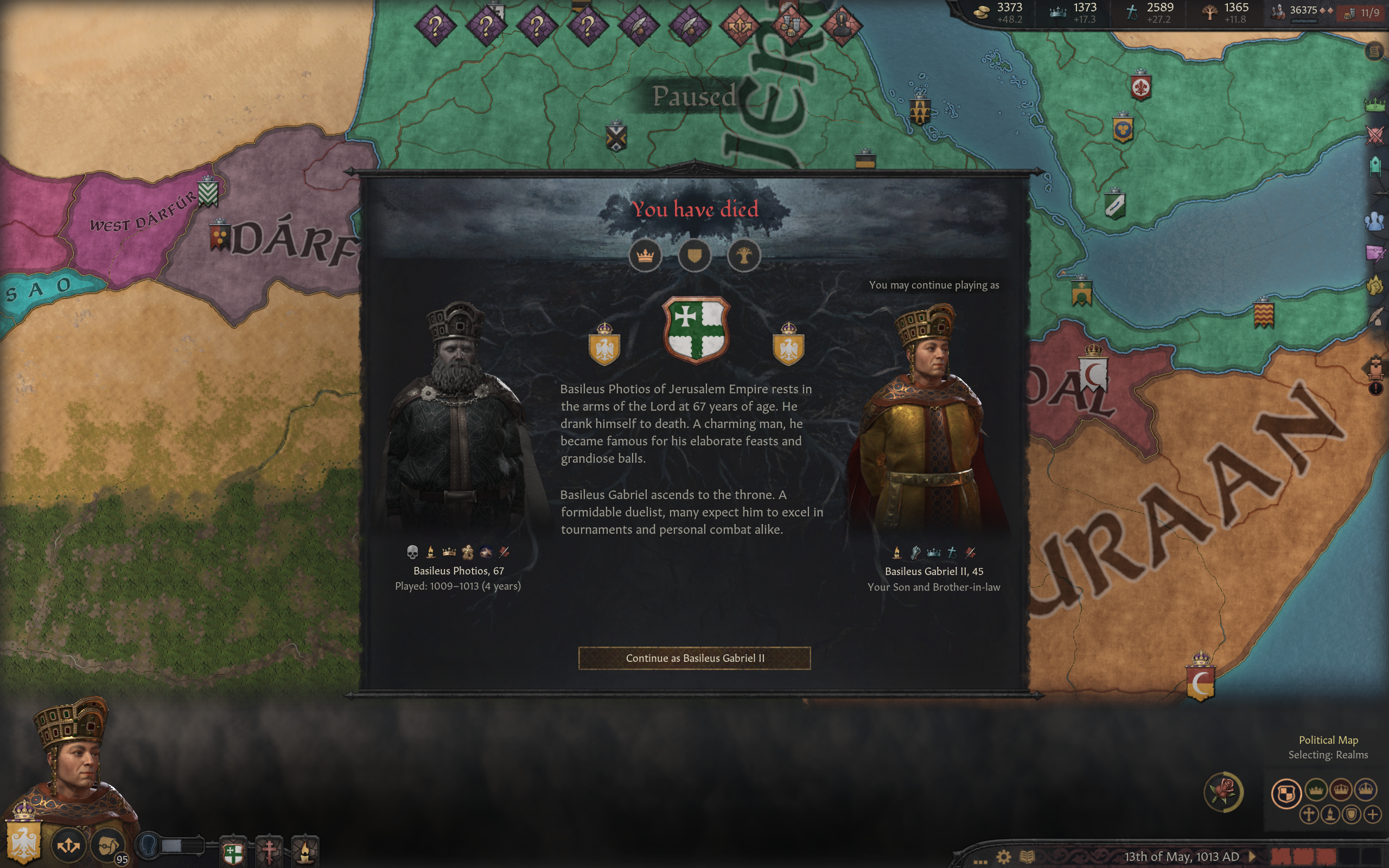Open the rose icon button
Image resolution: width=1389 pixels, height=868 pixels.
[1222, 792]
